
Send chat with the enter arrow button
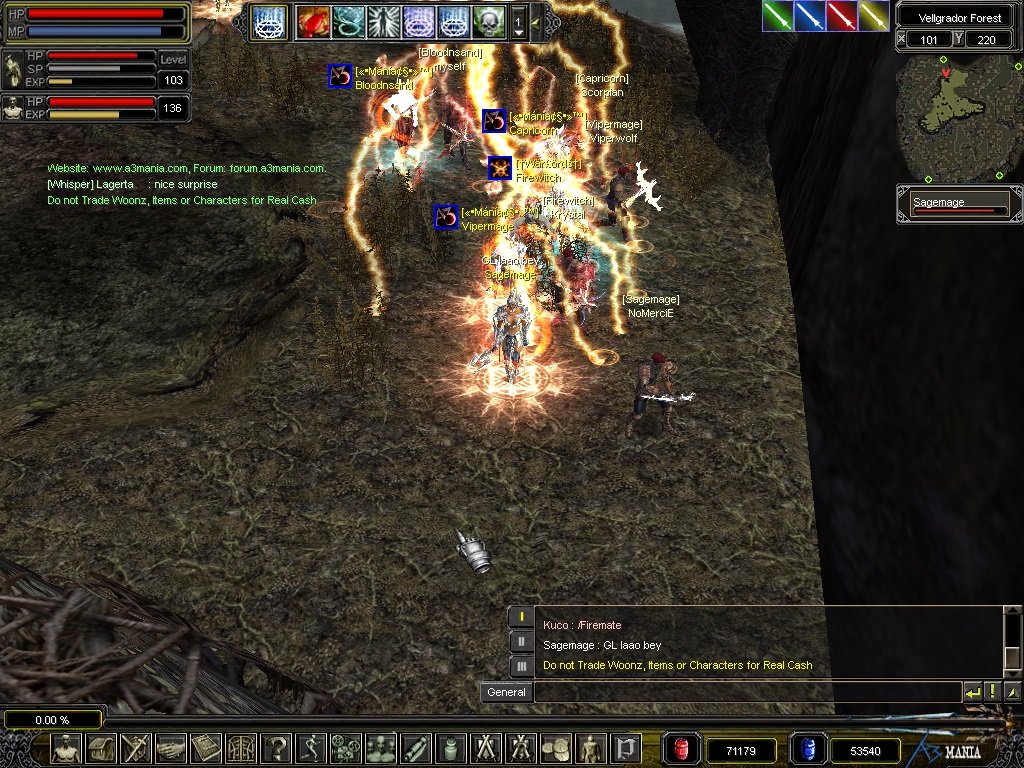[x=972, y=692]
